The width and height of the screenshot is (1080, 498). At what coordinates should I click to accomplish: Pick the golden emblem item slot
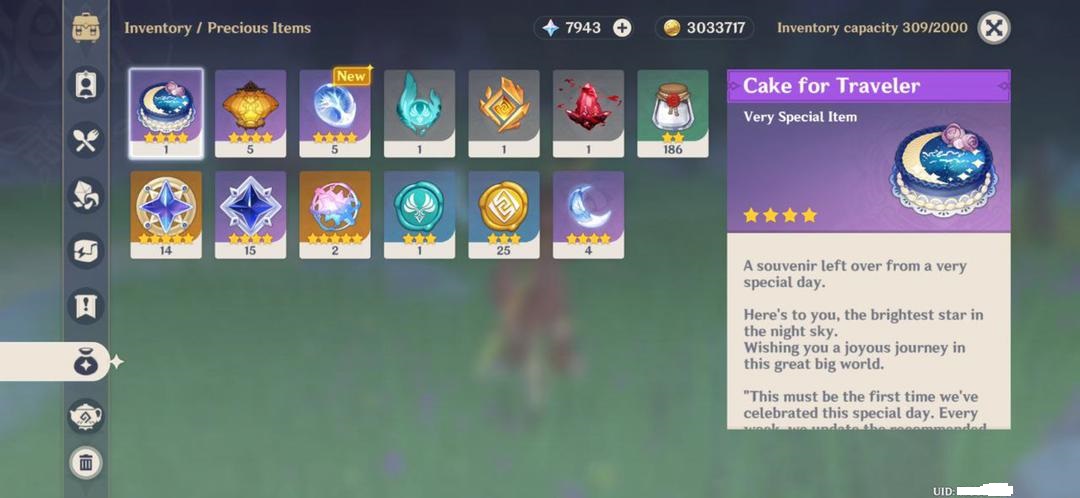point(504,113)
